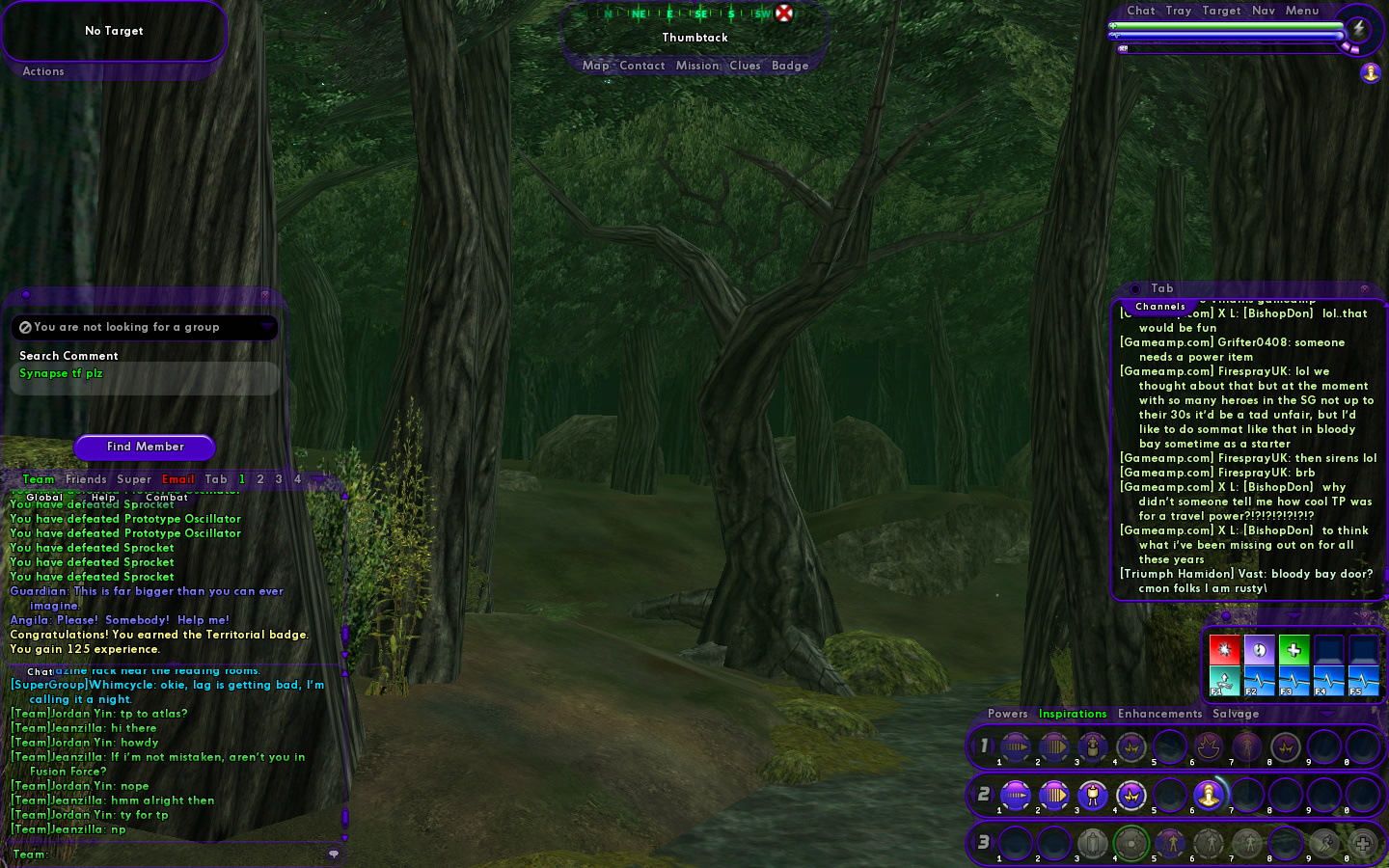The image size is (1389, 868).
Task: Show the Mission window
Action: point(696,66)
